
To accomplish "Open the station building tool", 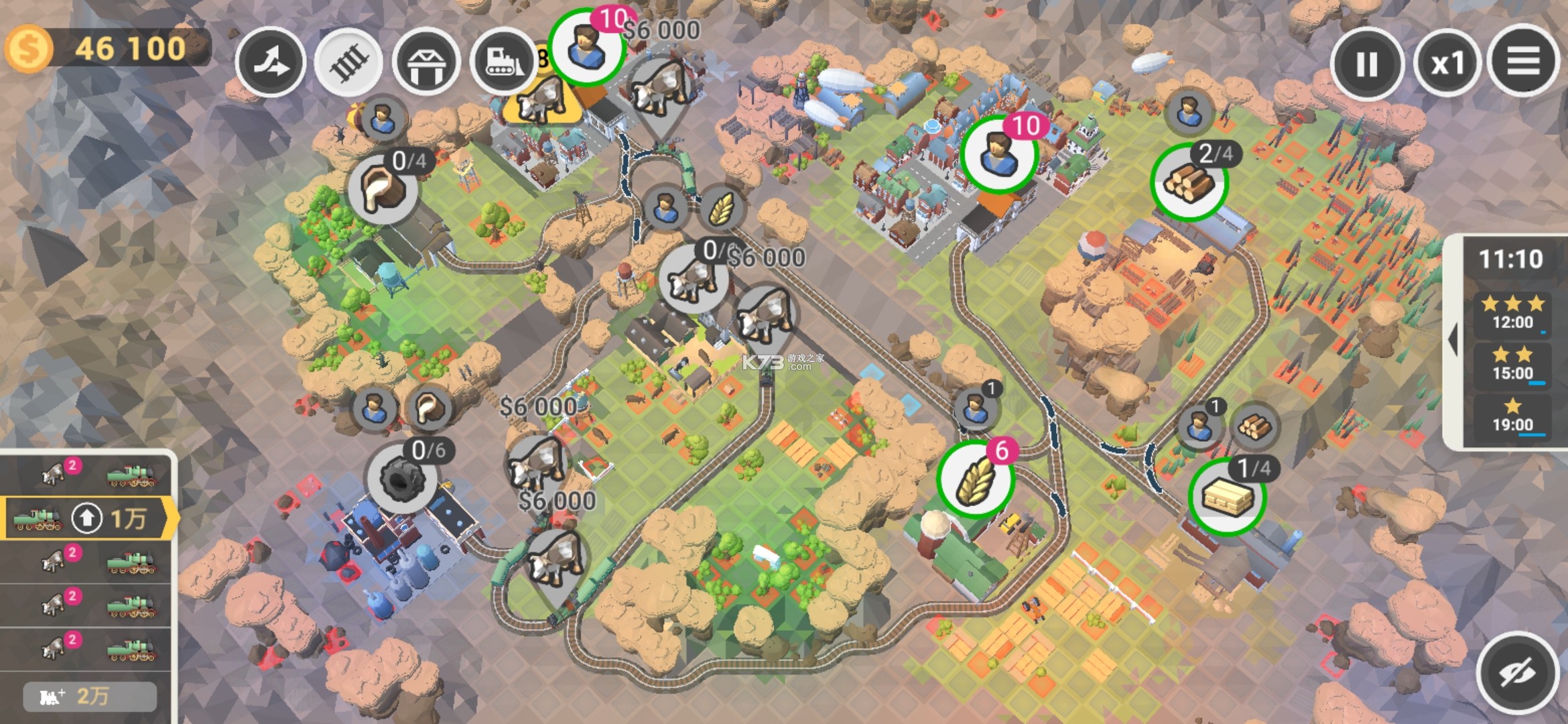I will pos(426,62).
